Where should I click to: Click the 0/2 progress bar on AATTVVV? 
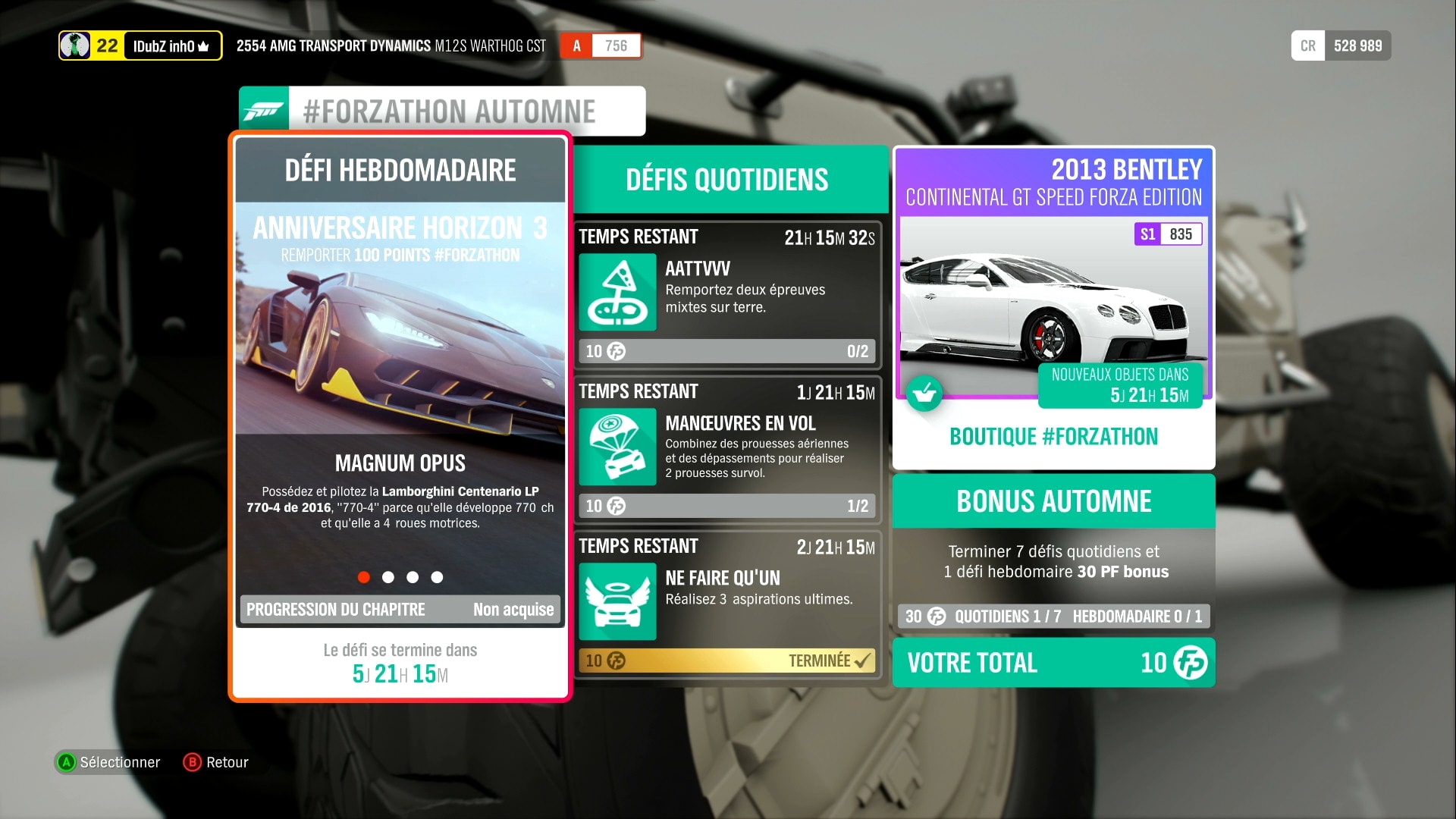726,351
